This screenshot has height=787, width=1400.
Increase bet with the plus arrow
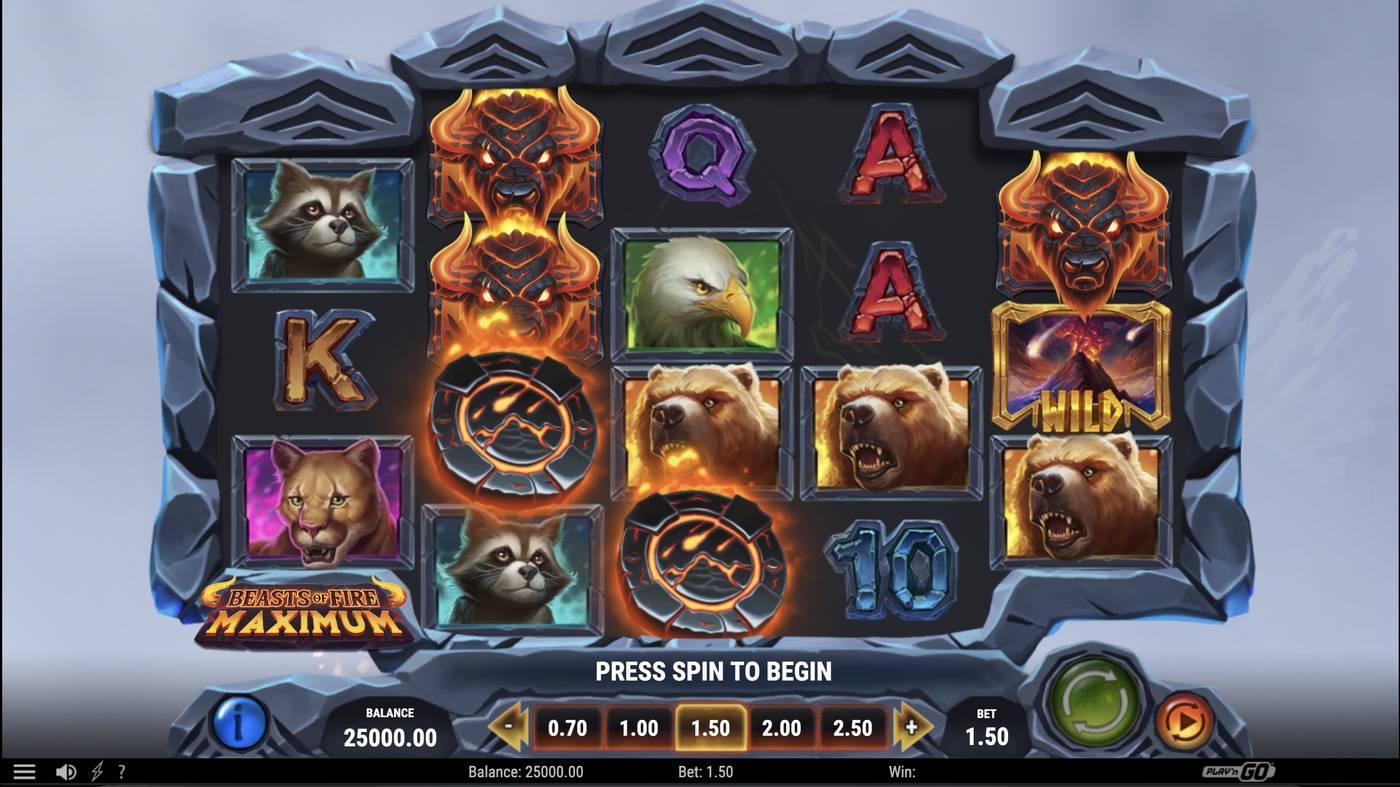click(x=912, y=727)
